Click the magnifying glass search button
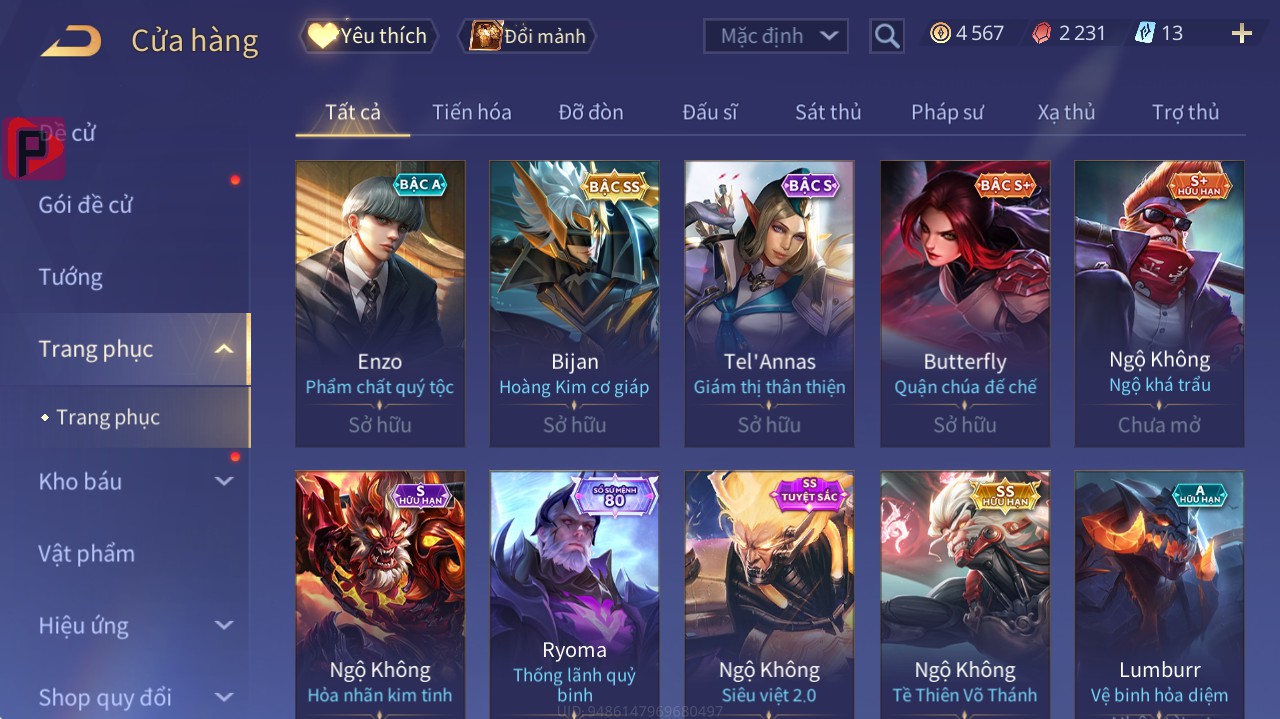 pos(886,36)
